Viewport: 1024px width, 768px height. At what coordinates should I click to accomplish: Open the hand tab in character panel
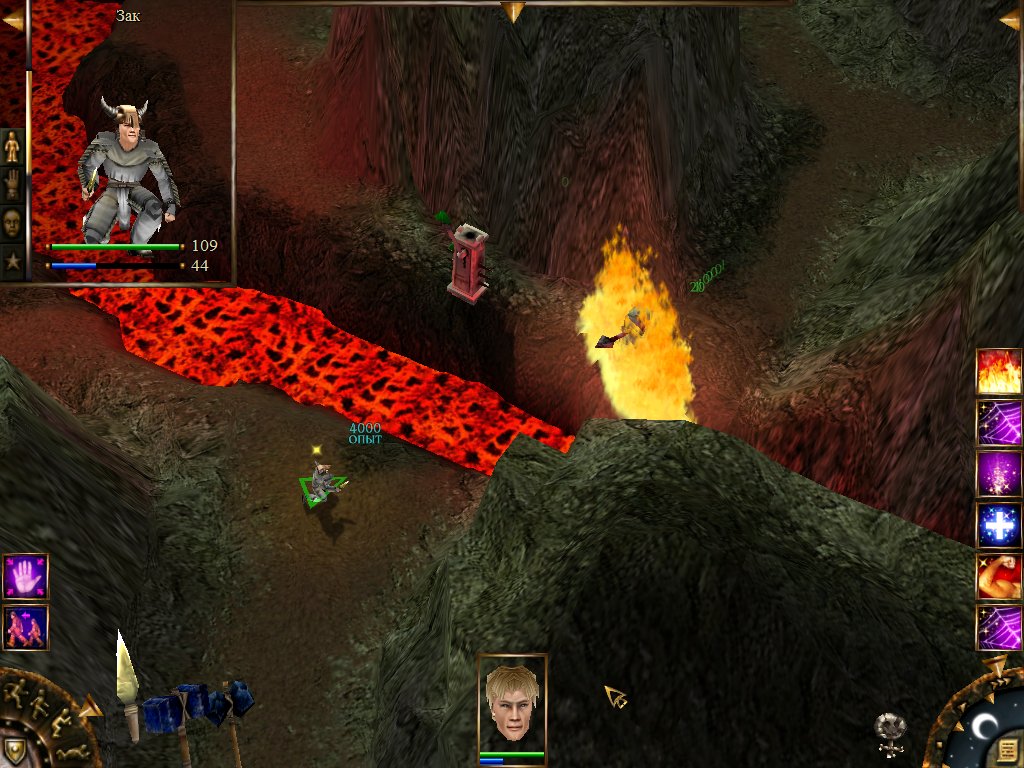(12, 185)
